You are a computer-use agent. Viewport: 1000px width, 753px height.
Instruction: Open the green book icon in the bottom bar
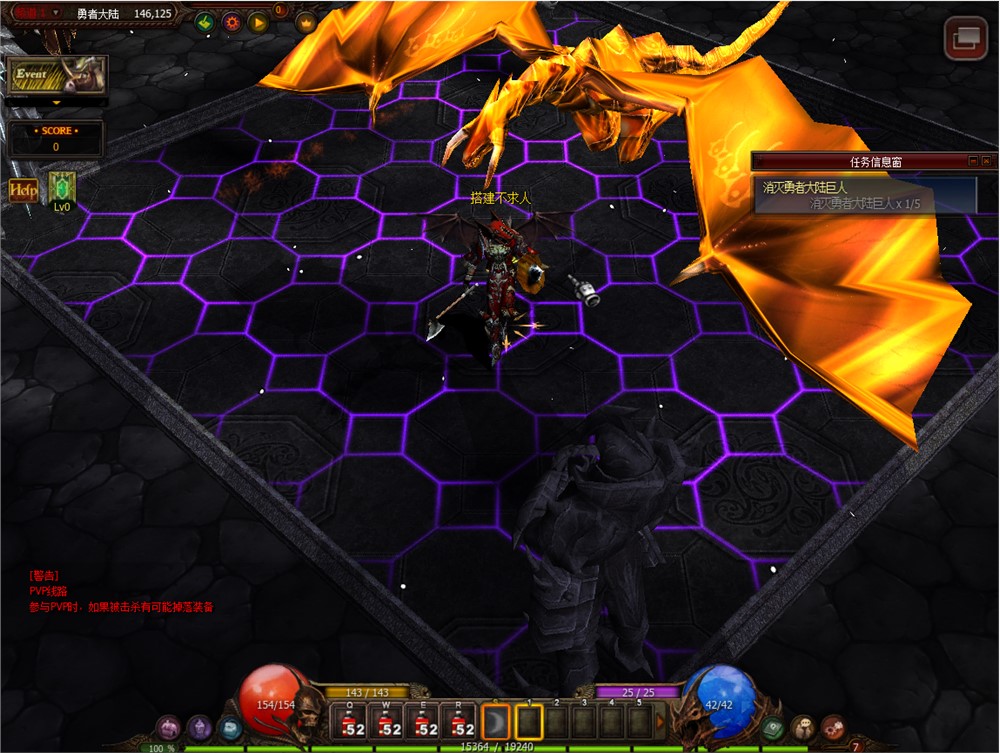[771, 729]
